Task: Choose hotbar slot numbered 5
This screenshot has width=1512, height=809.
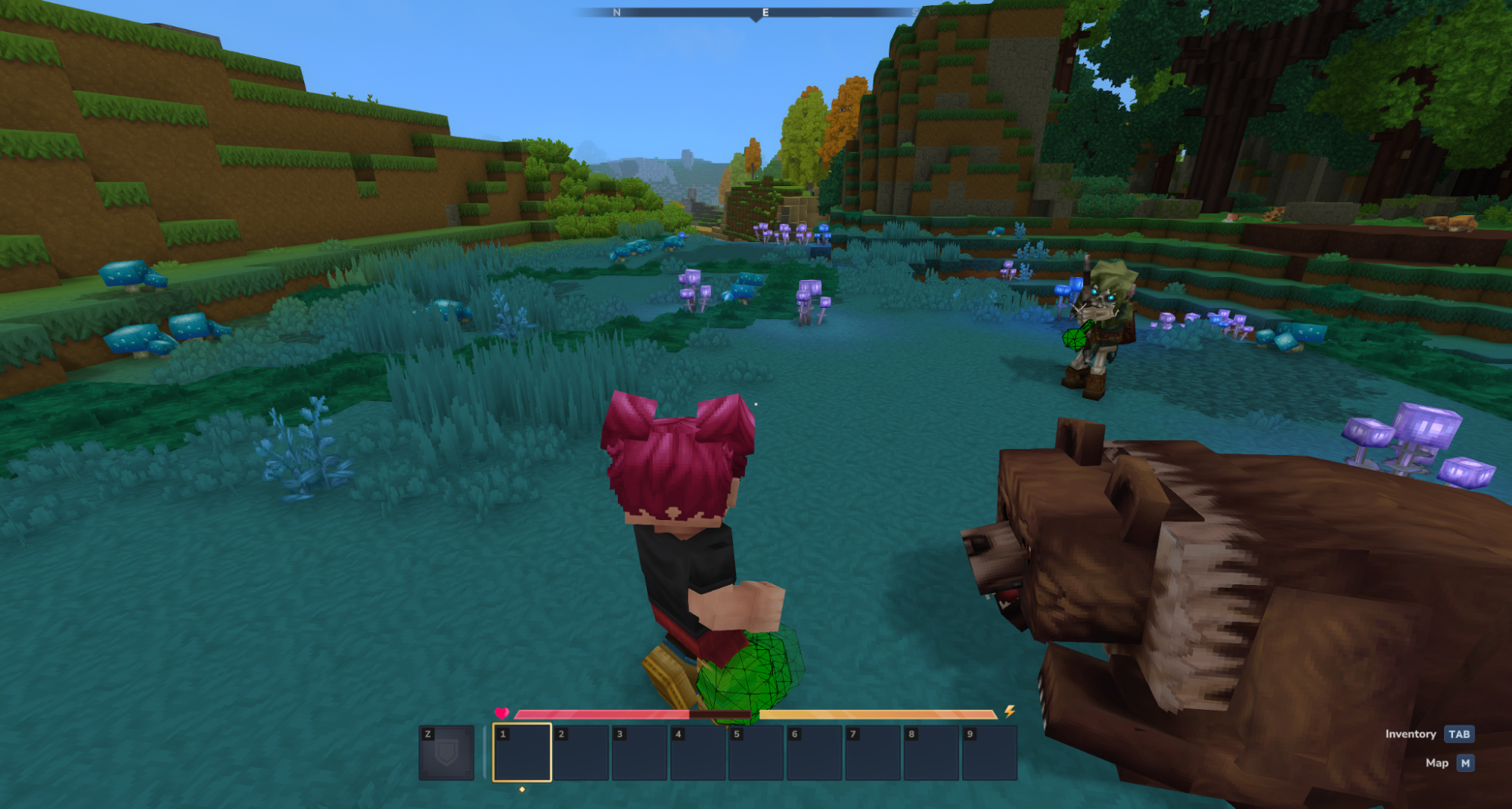Action: tap(756, 752)
